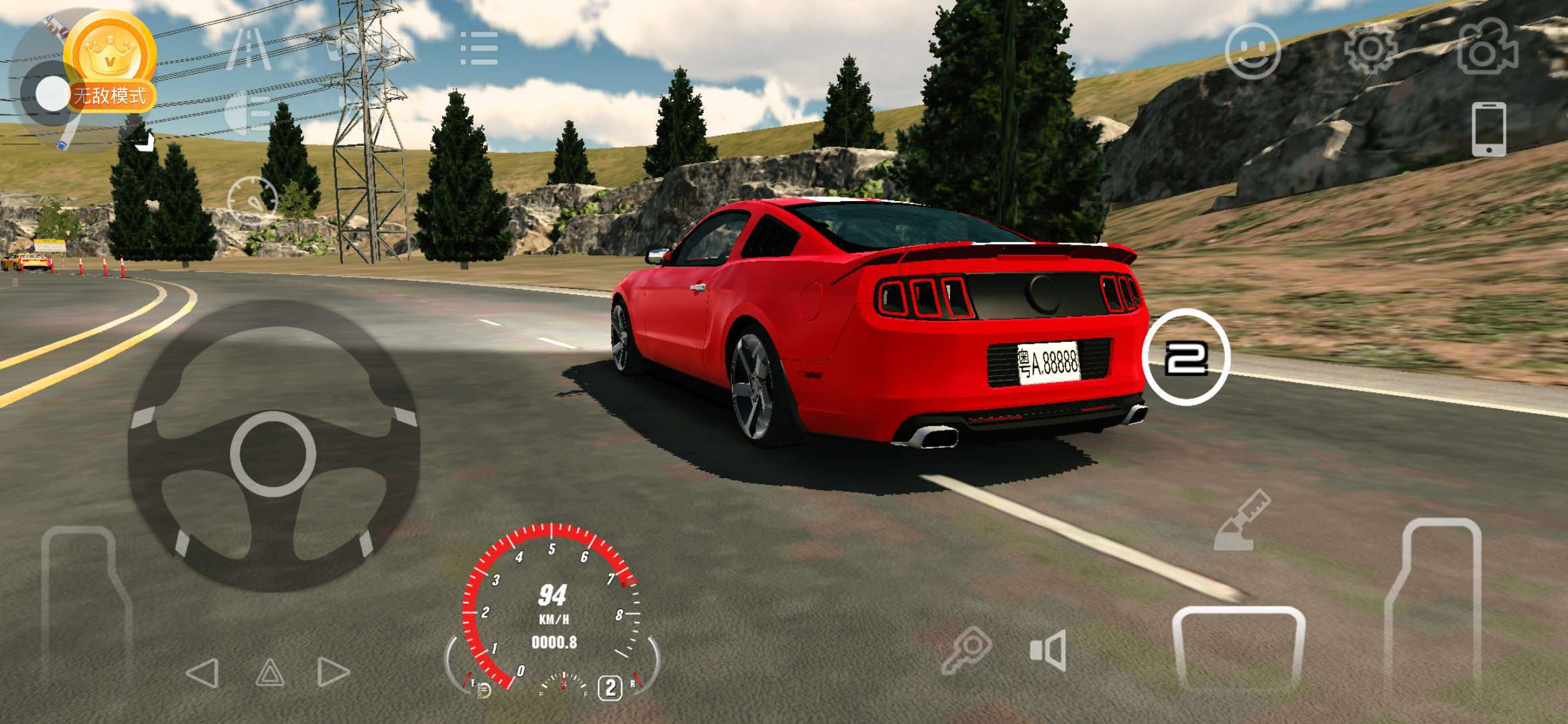Image resolution: width=1568 pixels, height=724 pixels.
Task: Switch camera view with the camera icon
Action: click(x=1487, y=48)
